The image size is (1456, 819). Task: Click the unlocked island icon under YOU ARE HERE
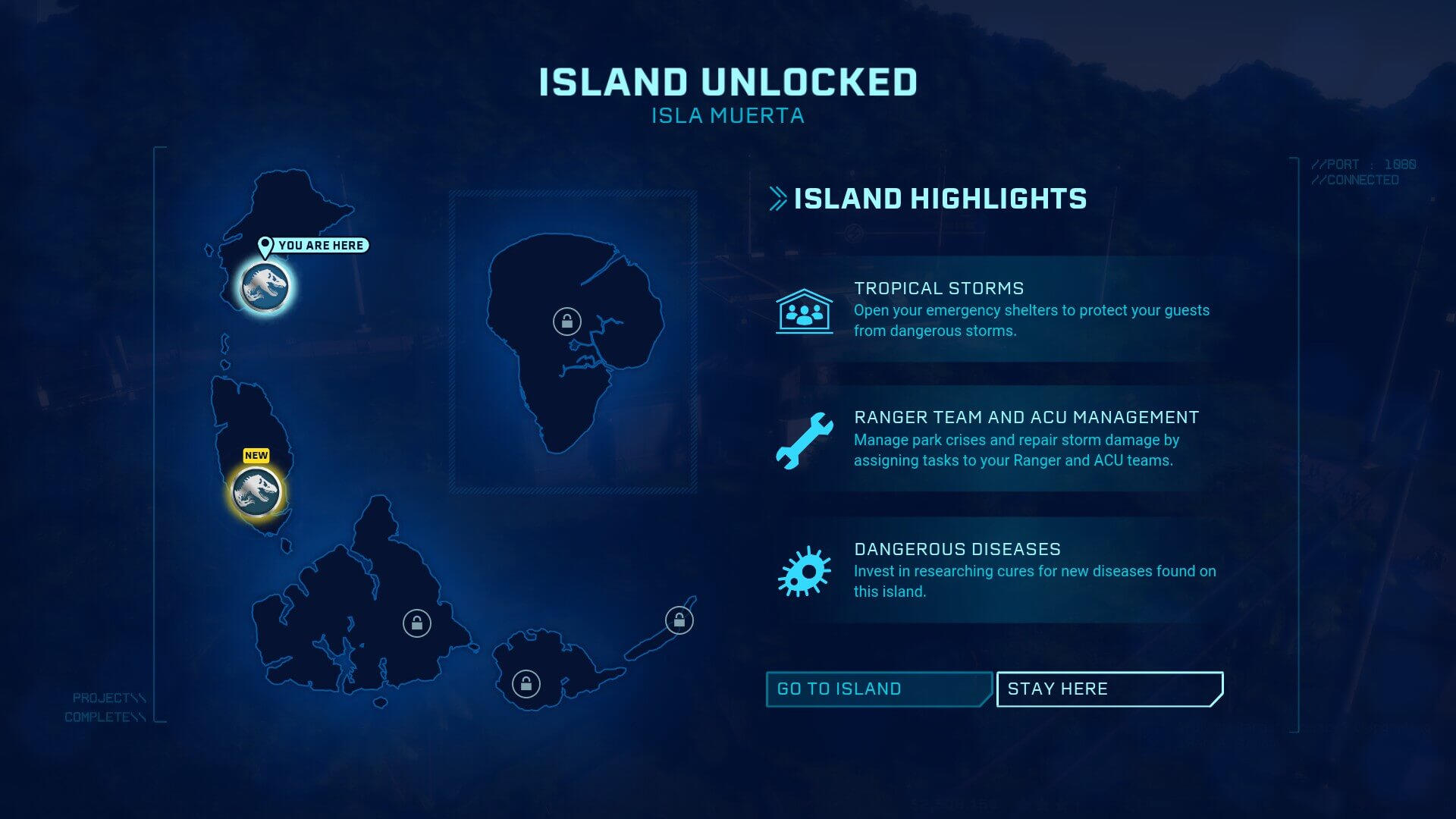pos(264,287)
